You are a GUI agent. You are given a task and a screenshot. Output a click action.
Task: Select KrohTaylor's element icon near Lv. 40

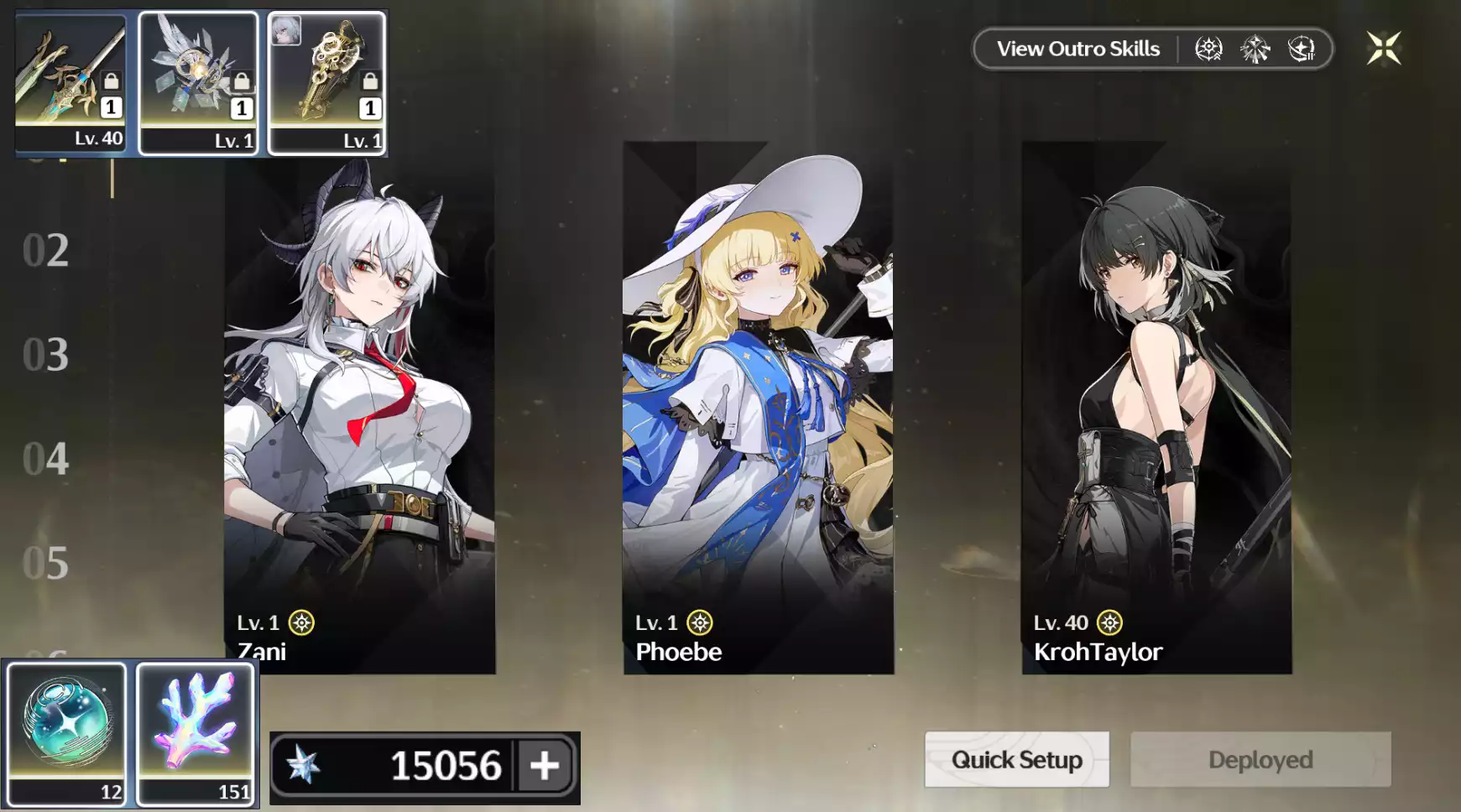(1110, 622)
